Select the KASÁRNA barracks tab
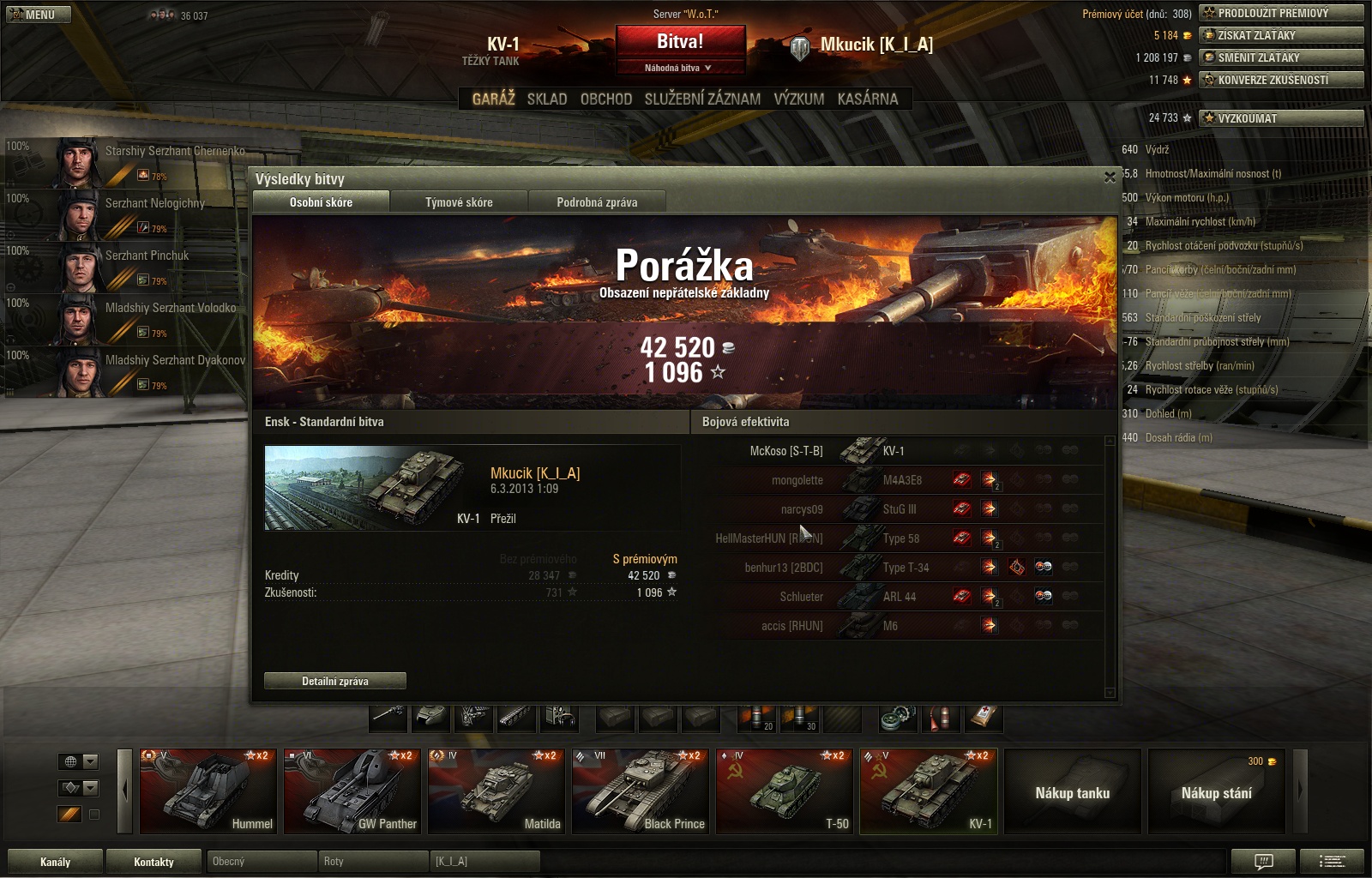 [868, 99]
